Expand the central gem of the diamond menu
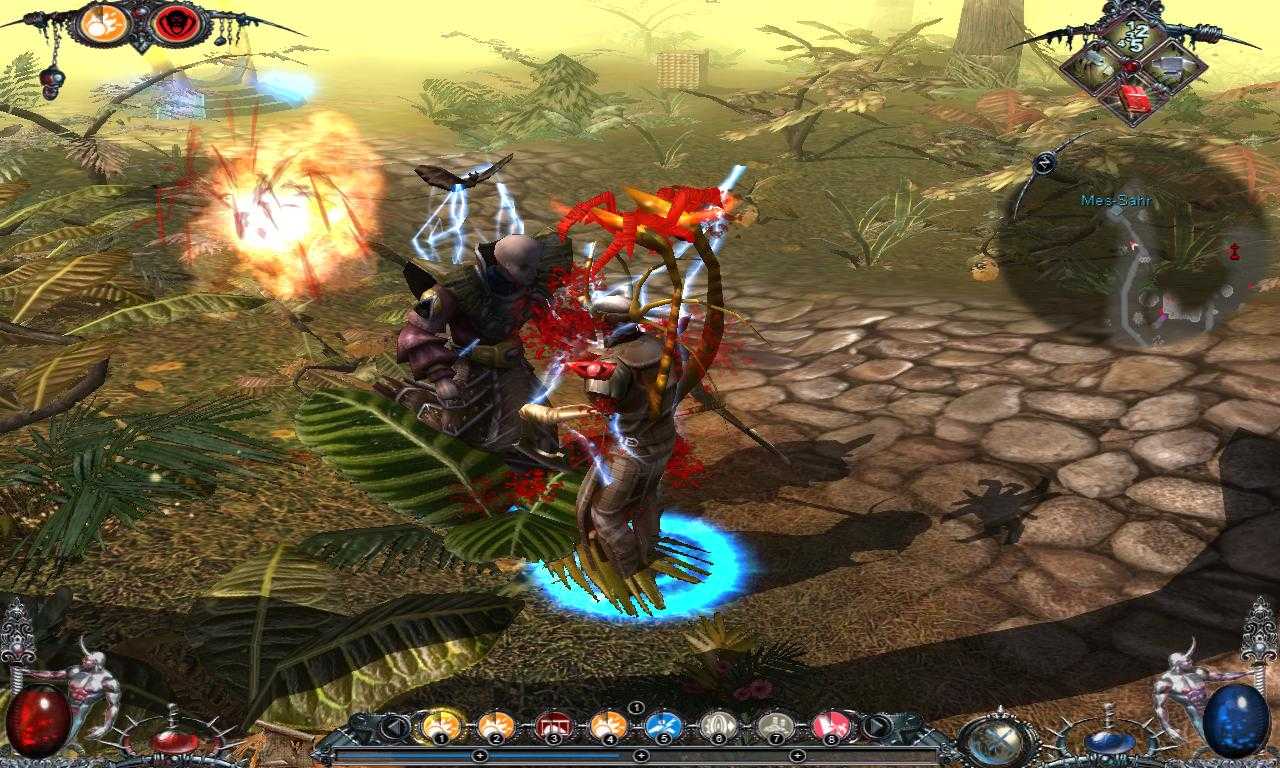Screen dimensions: 1280x768 (x=1130, y=67)
